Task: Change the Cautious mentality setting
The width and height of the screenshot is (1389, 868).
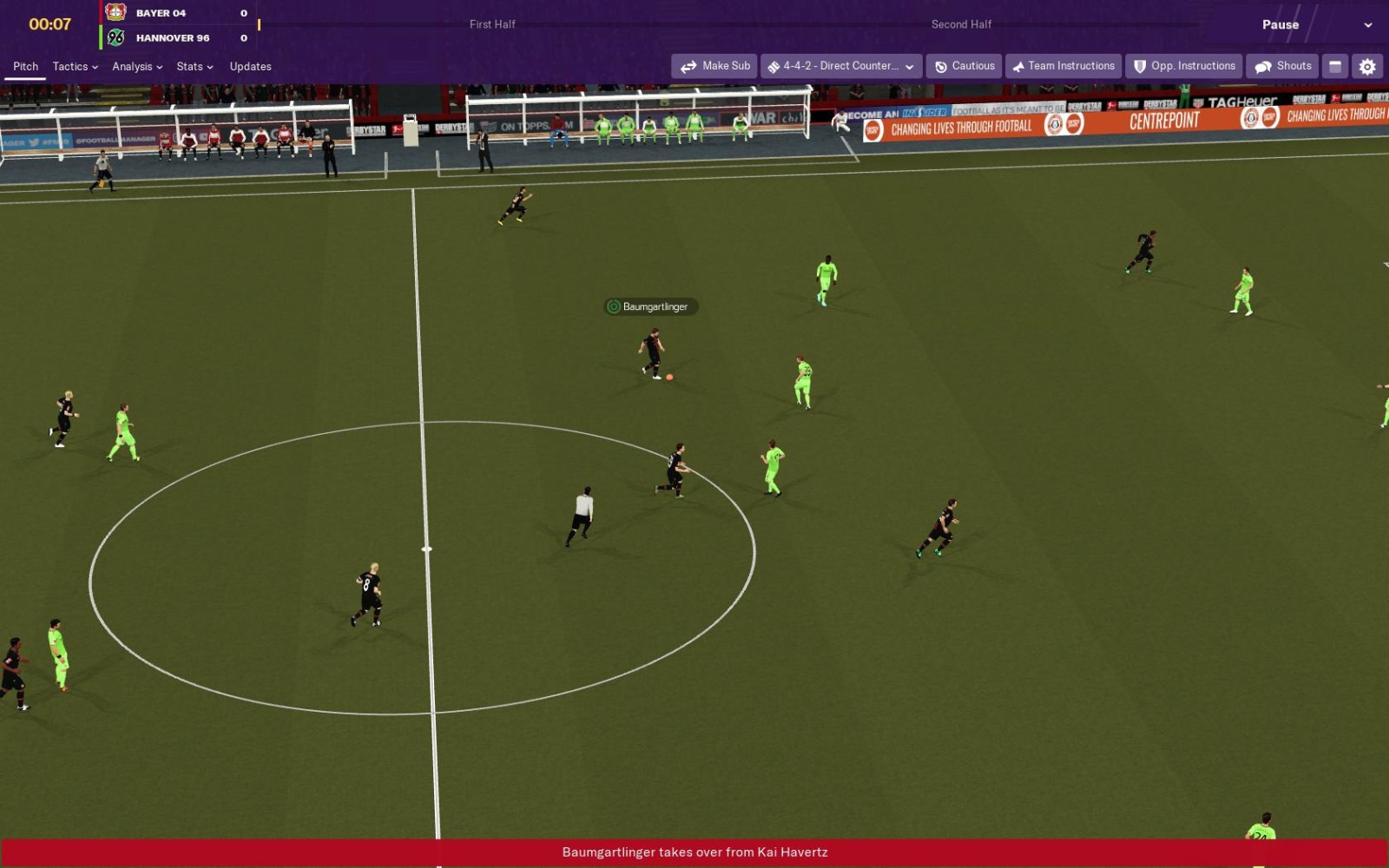Action: click(964, 66)
